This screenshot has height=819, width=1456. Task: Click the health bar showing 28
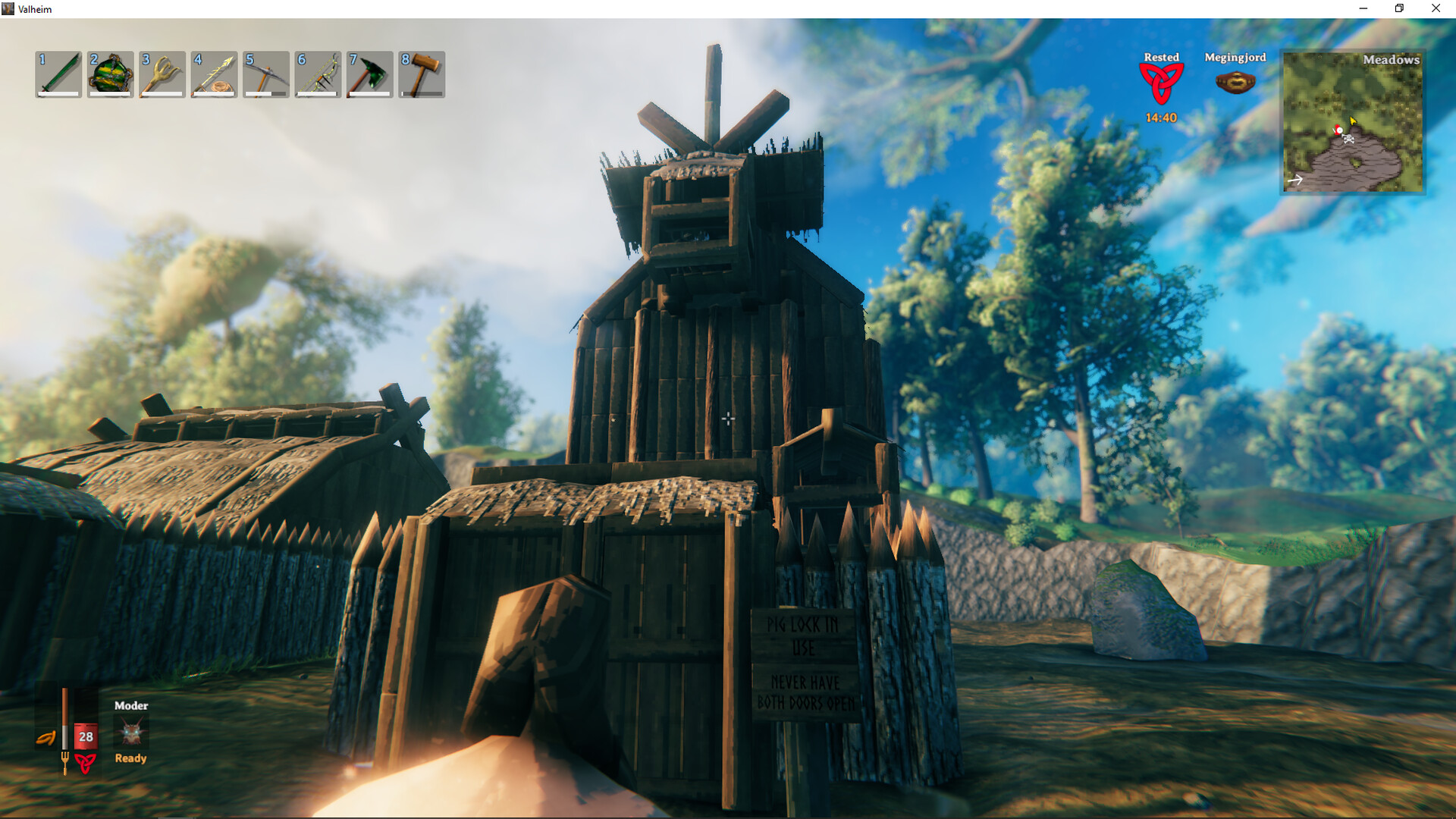[86, 735]
